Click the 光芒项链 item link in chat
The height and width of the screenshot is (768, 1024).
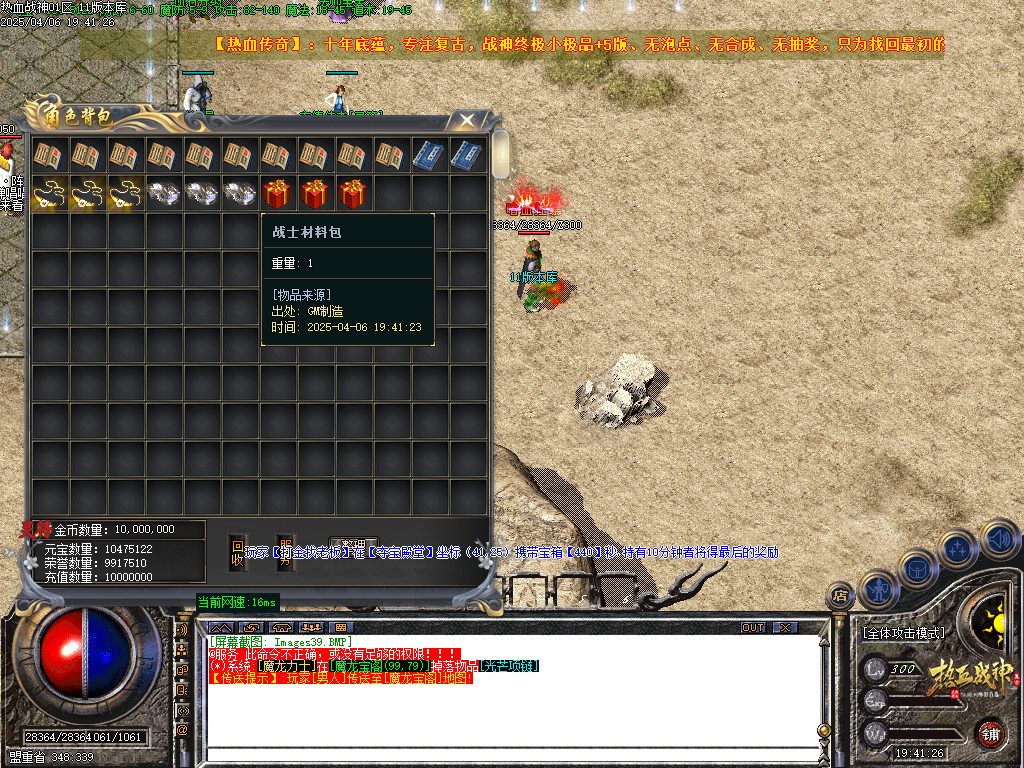[x=510, y=666]
